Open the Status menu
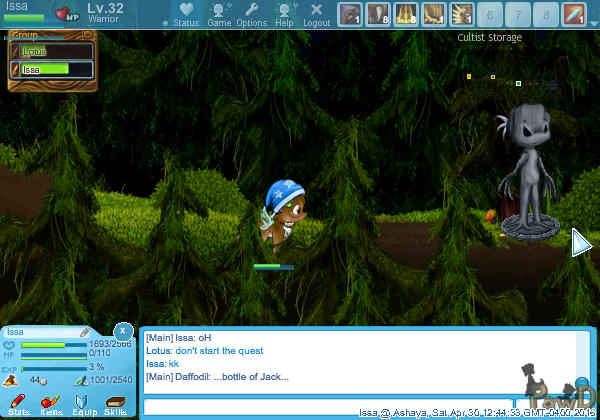The height and width of the screenshot is (420, 600). pos(185,14)
